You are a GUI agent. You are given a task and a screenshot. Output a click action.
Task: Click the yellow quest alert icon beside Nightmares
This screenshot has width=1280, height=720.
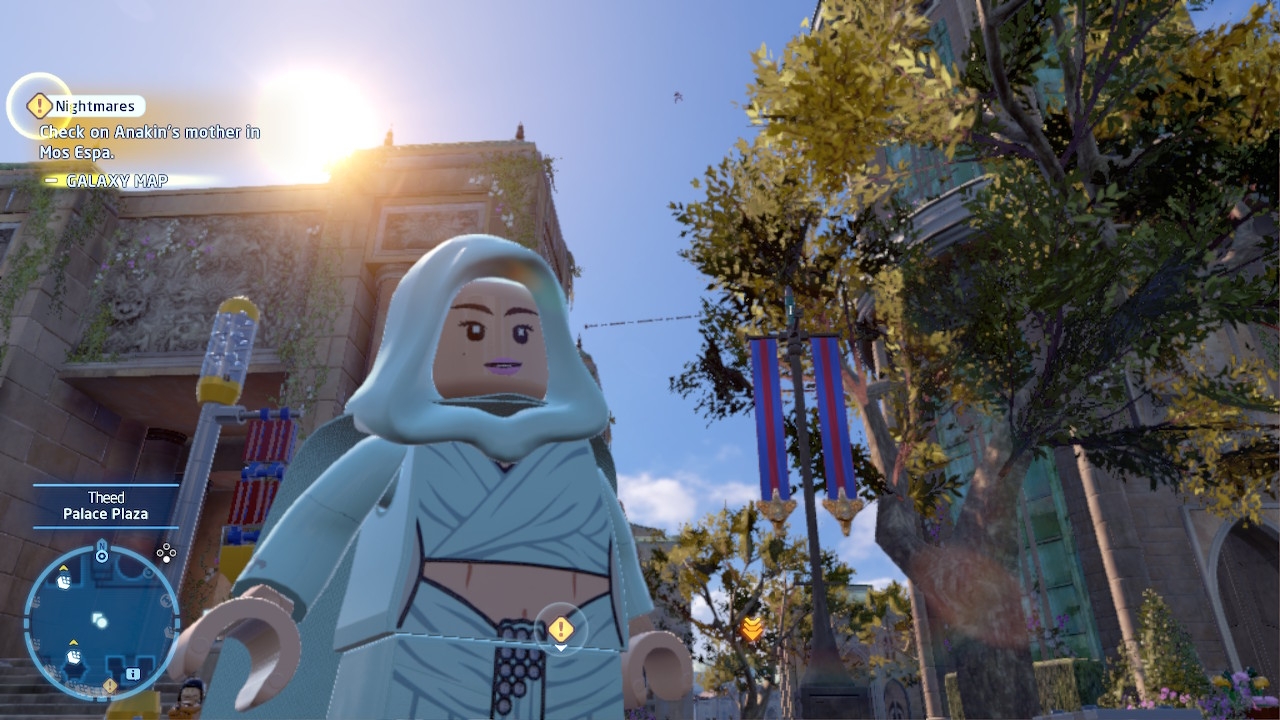pos(39,105)
